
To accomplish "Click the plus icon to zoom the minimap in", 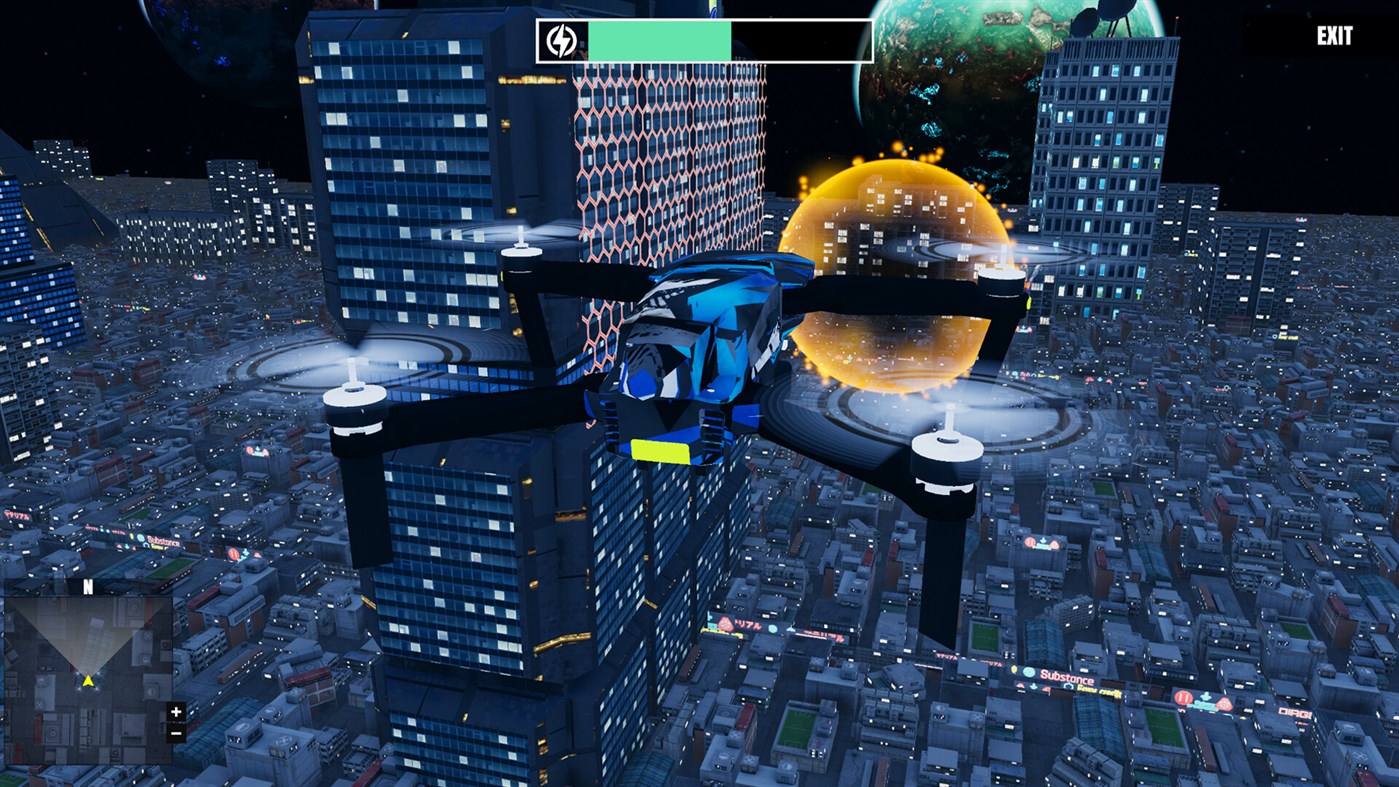I will click(x=174, y=713).
